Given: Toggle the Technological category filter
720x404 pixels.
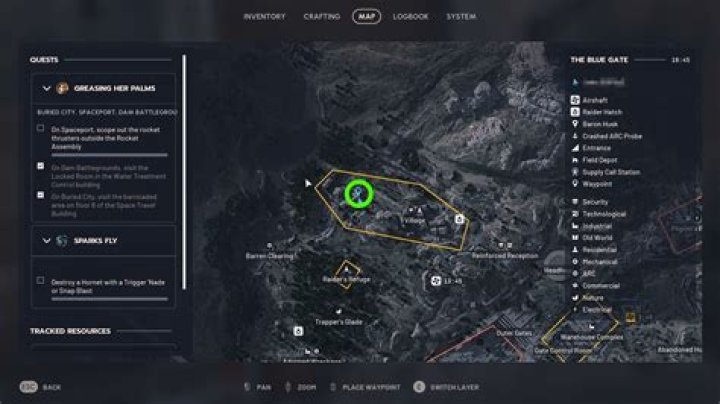Looking at the screenshot, I should coord(603,214).
